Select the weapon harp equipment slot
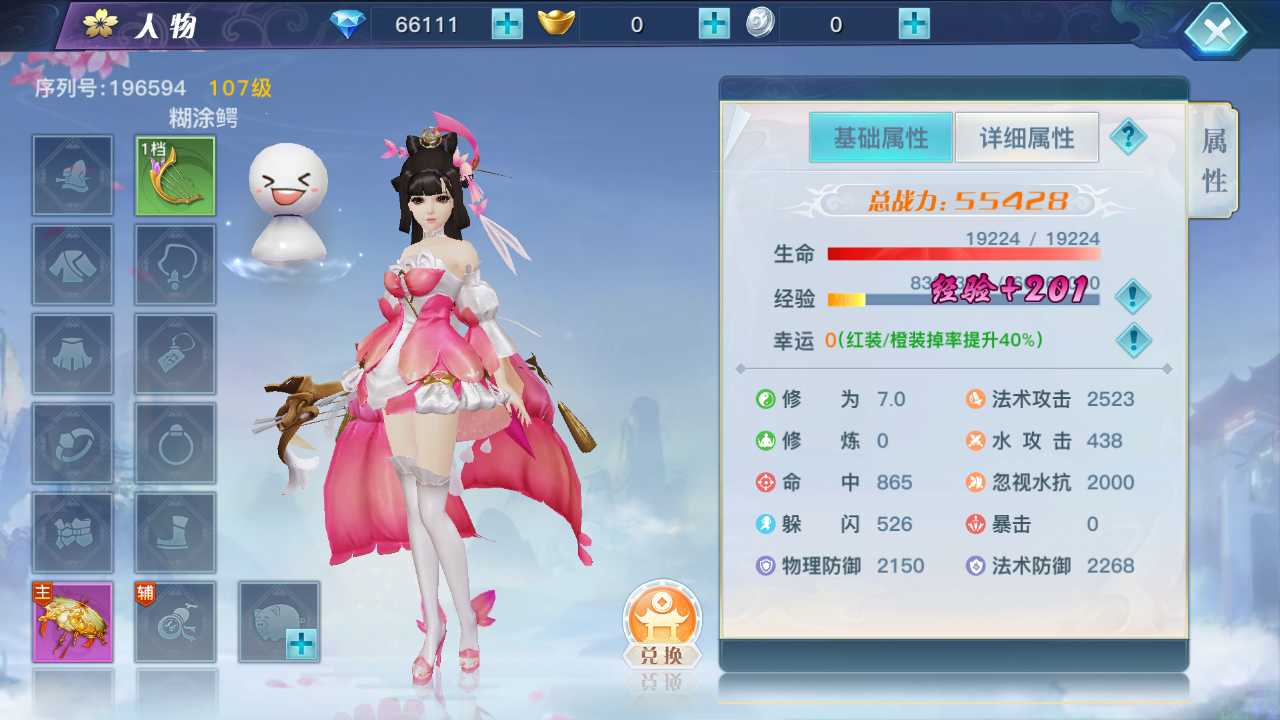1280x720 pixels. 174,175
